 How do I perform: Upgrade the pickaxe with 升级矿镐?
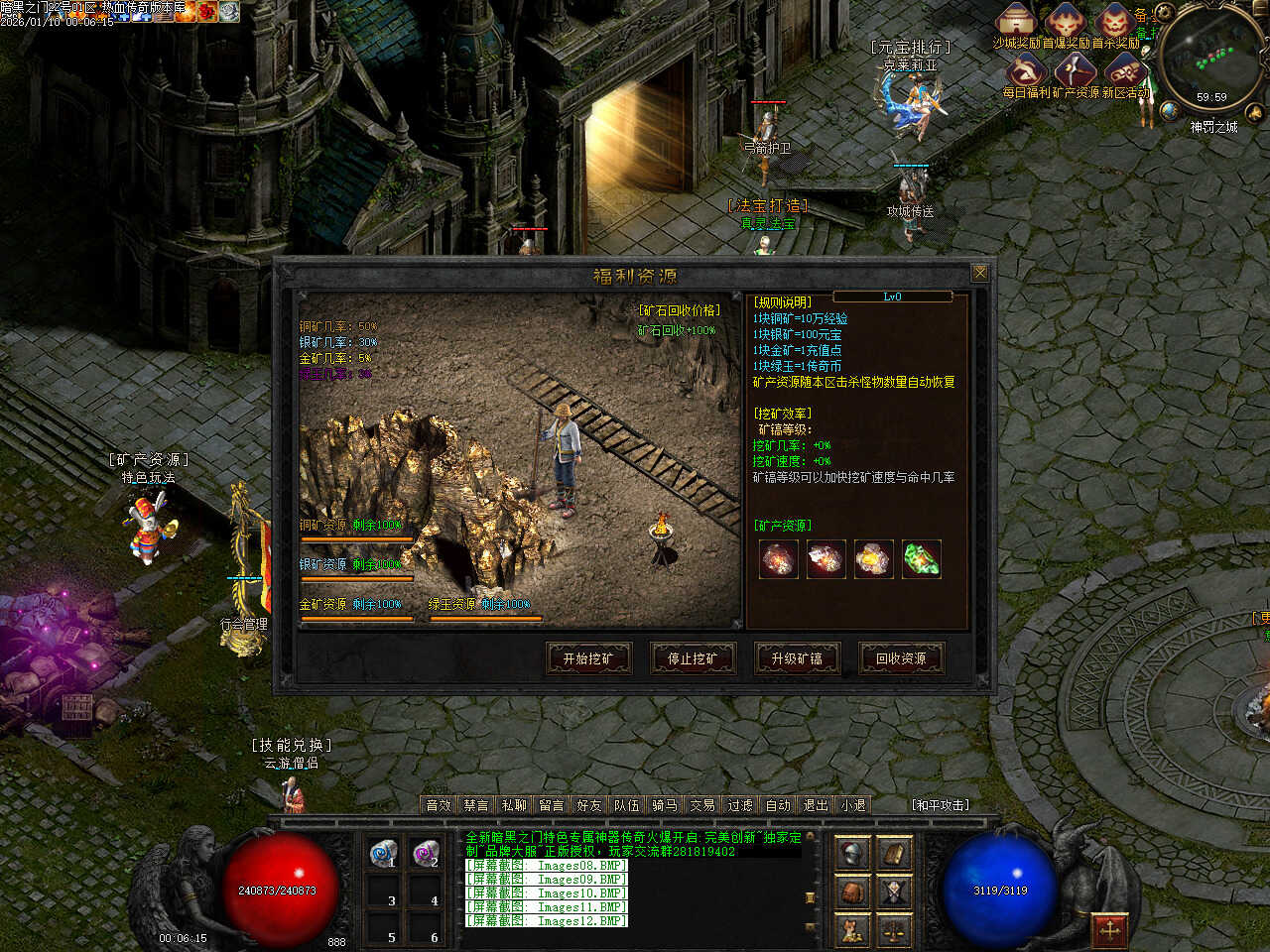pos(797,658)
